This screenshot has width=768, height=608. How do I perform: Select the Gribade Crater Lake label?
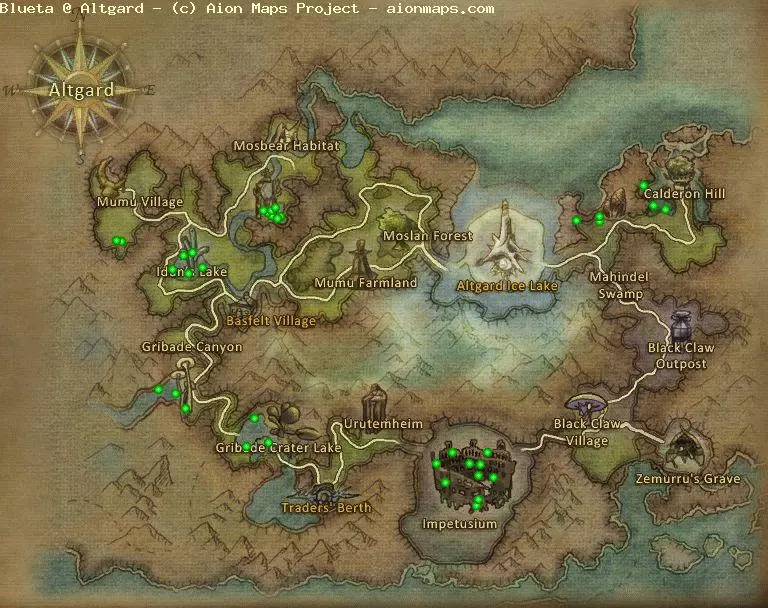(278, 448)
